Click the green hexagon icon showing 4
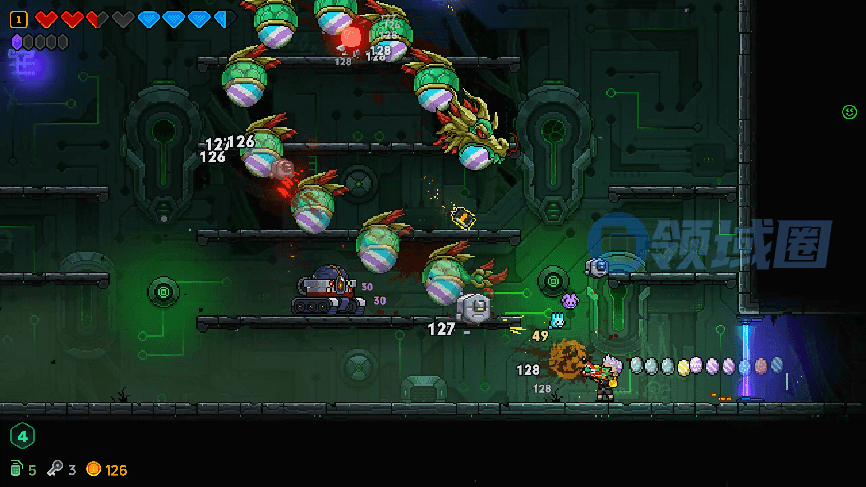Screen dimensions: 866x487 22,436
